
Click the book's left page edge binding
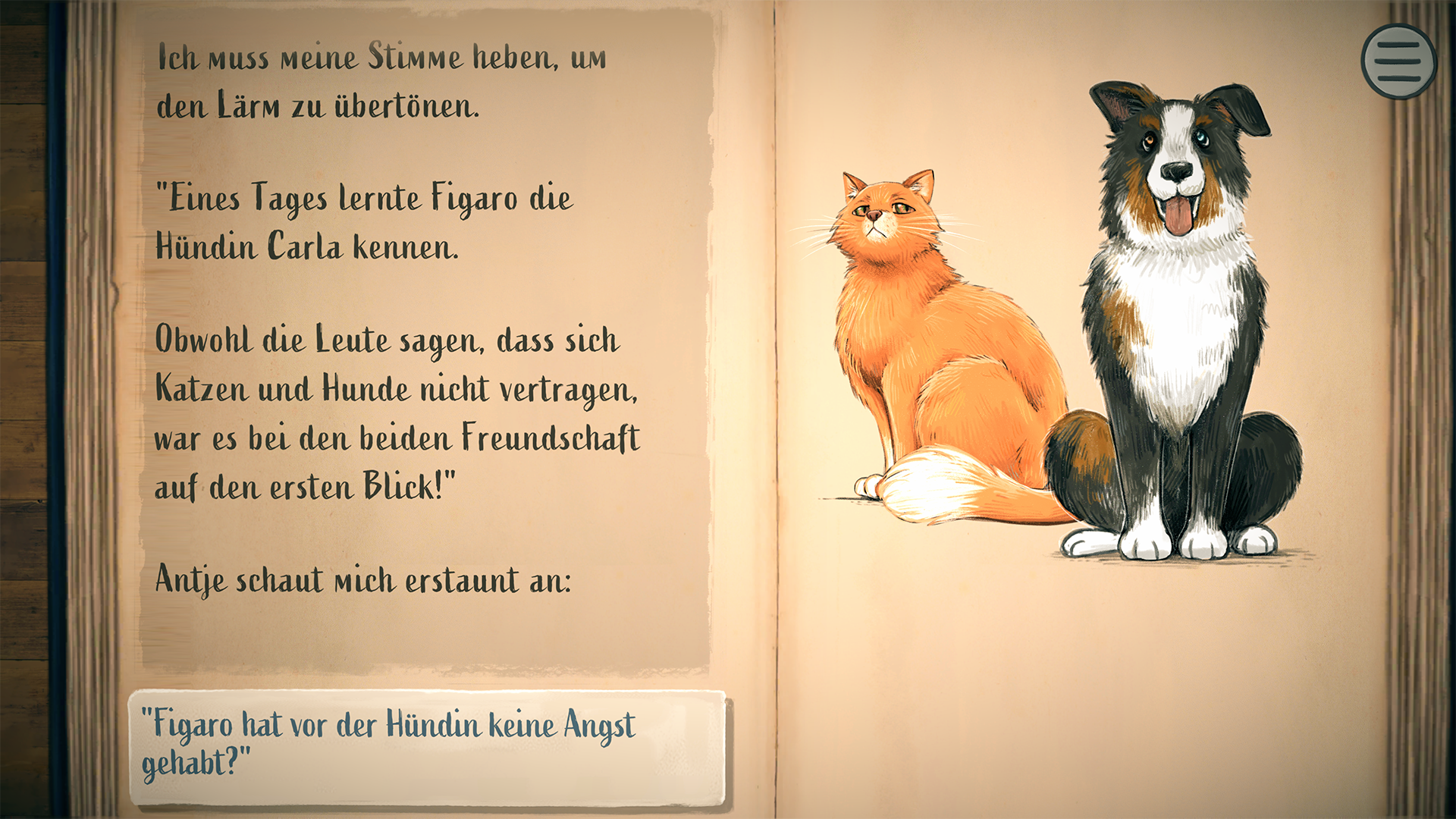pyautogui.click(x=91, y=409)
